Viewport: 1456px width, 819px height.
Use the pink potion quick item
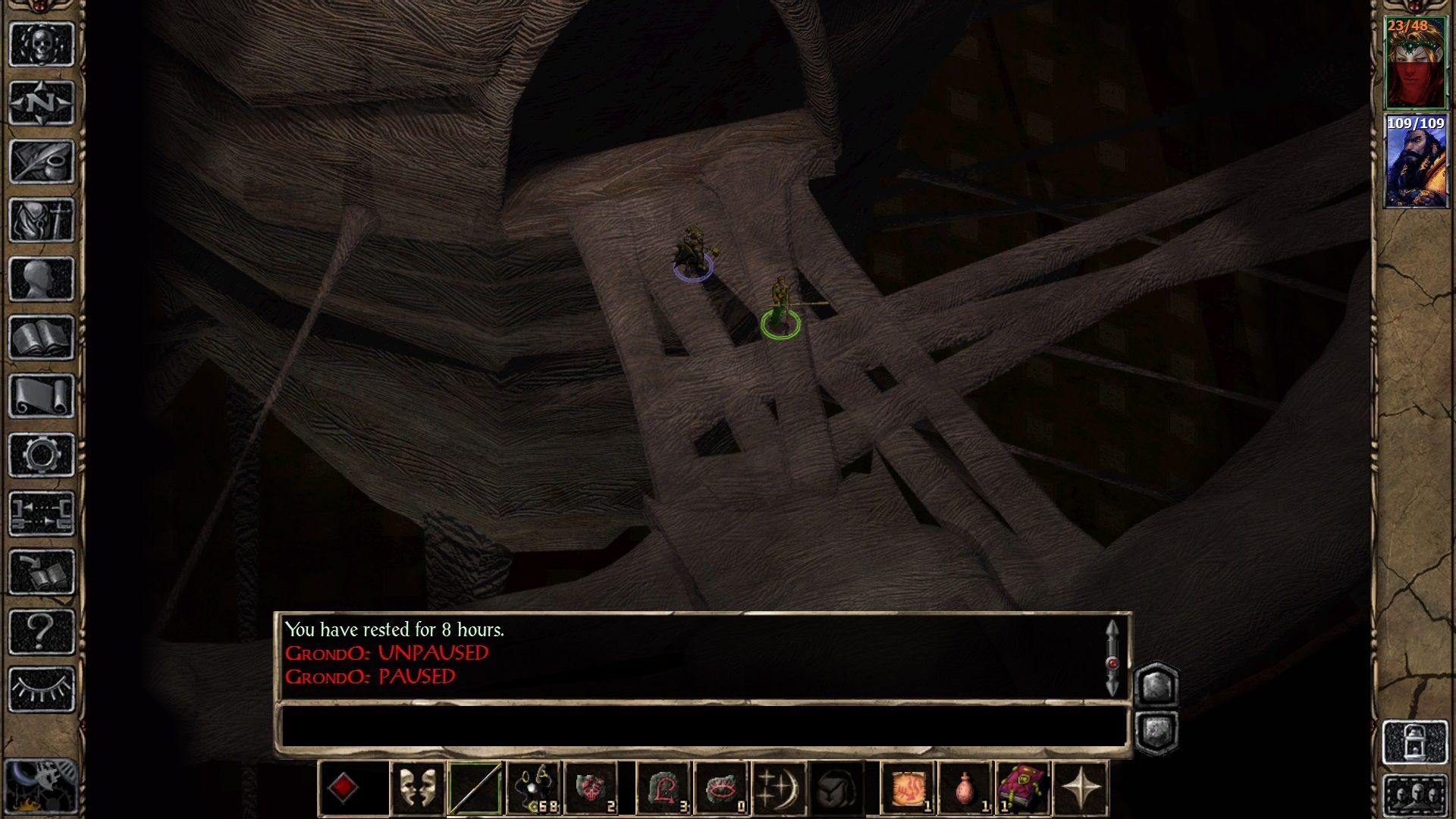[x=965, y=789]
